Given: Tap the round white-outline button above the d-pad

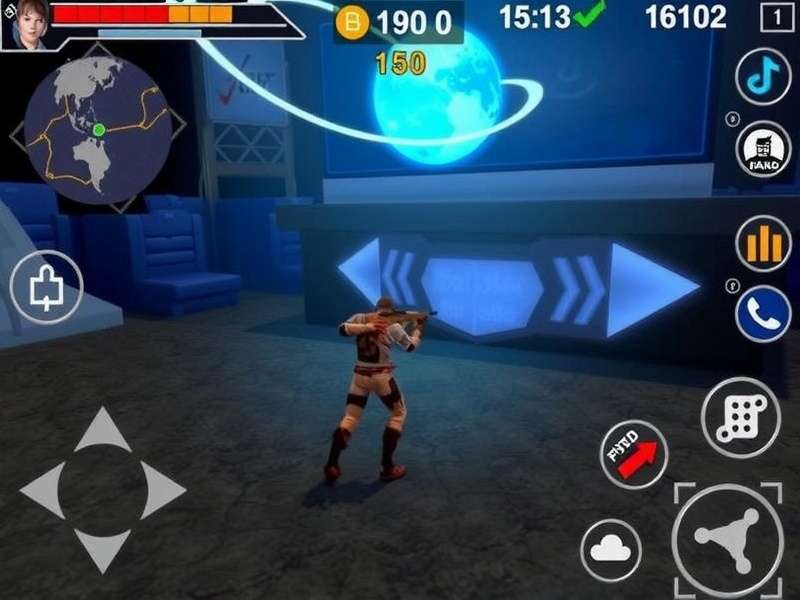Looking at the screenshot, I should click(x=45, y=288).
